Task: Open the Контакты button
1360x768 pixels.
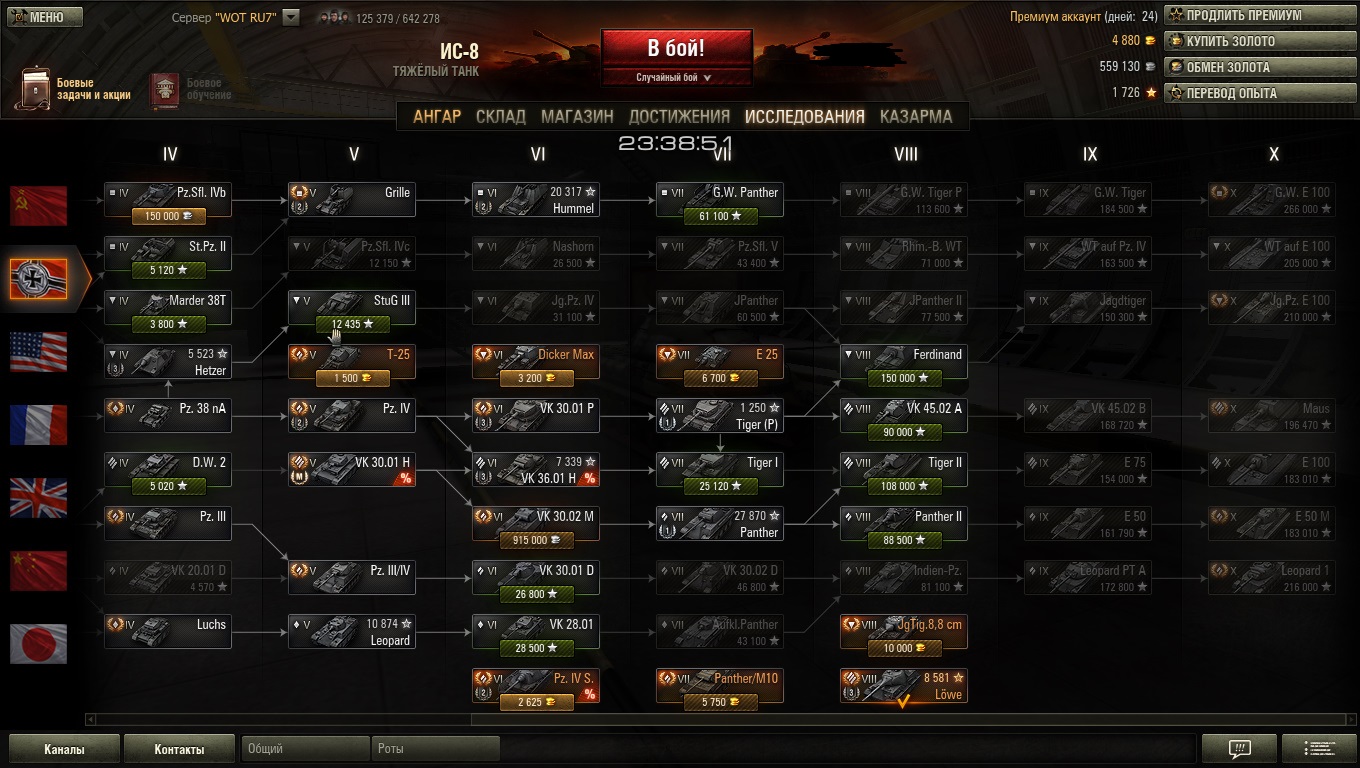Action: pos(179,749)
